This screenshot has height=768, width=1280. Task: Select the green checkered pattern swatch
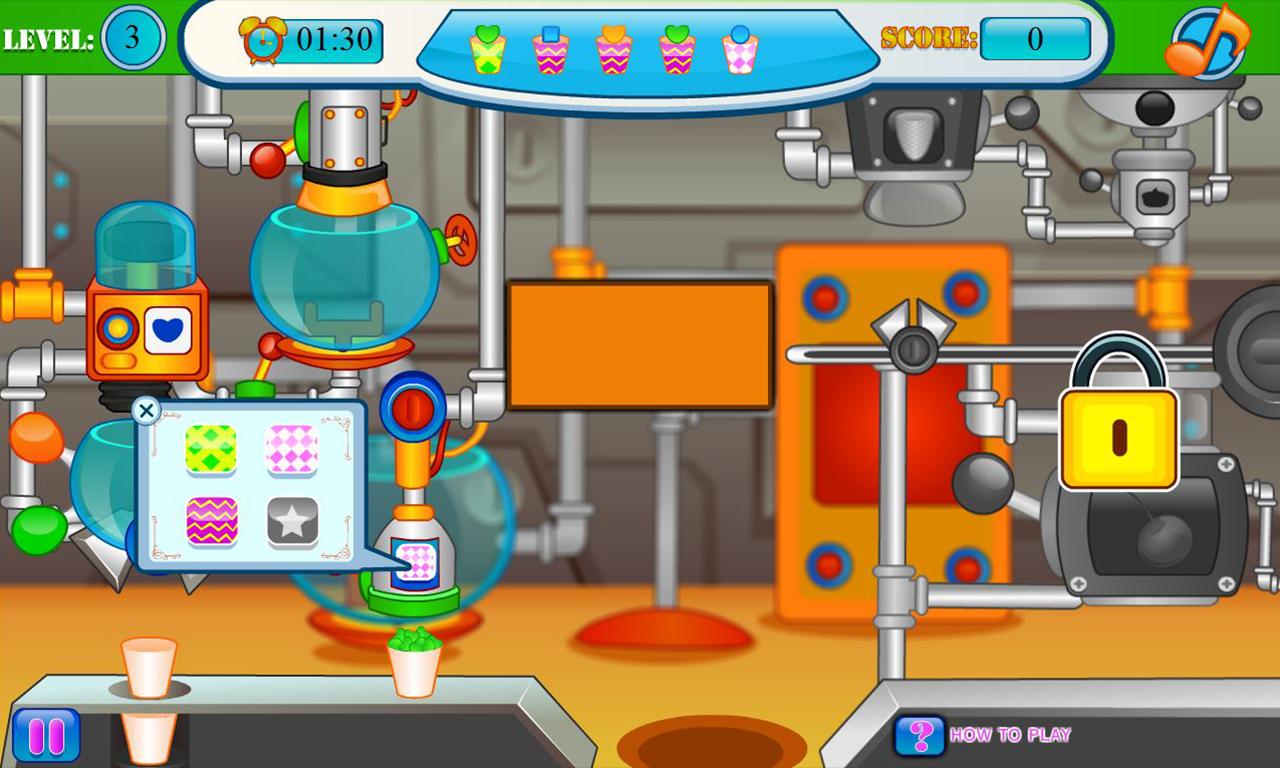[x=213, y=448]
